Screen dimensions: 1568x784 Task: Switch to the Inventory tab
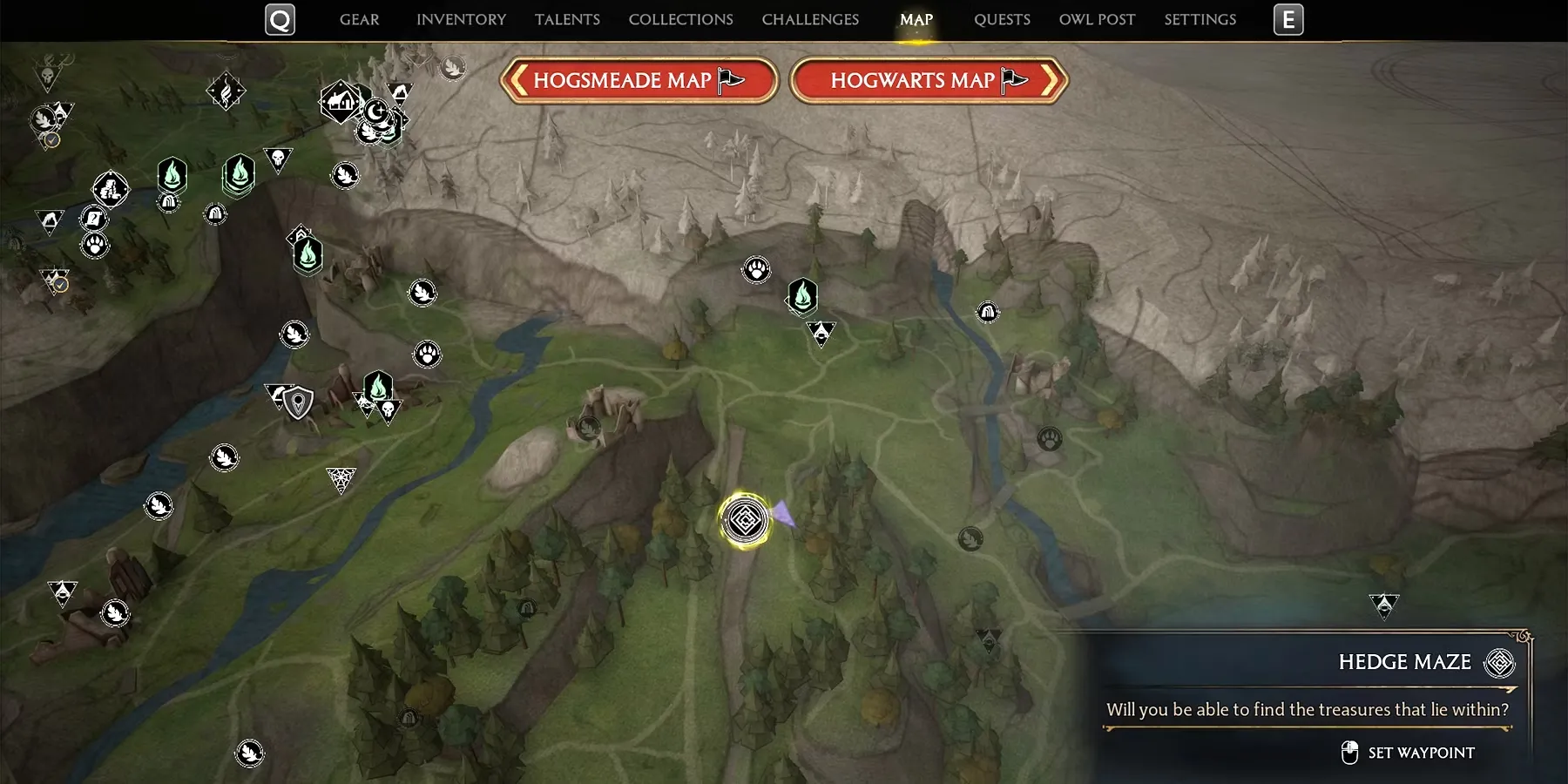point(461,19)
